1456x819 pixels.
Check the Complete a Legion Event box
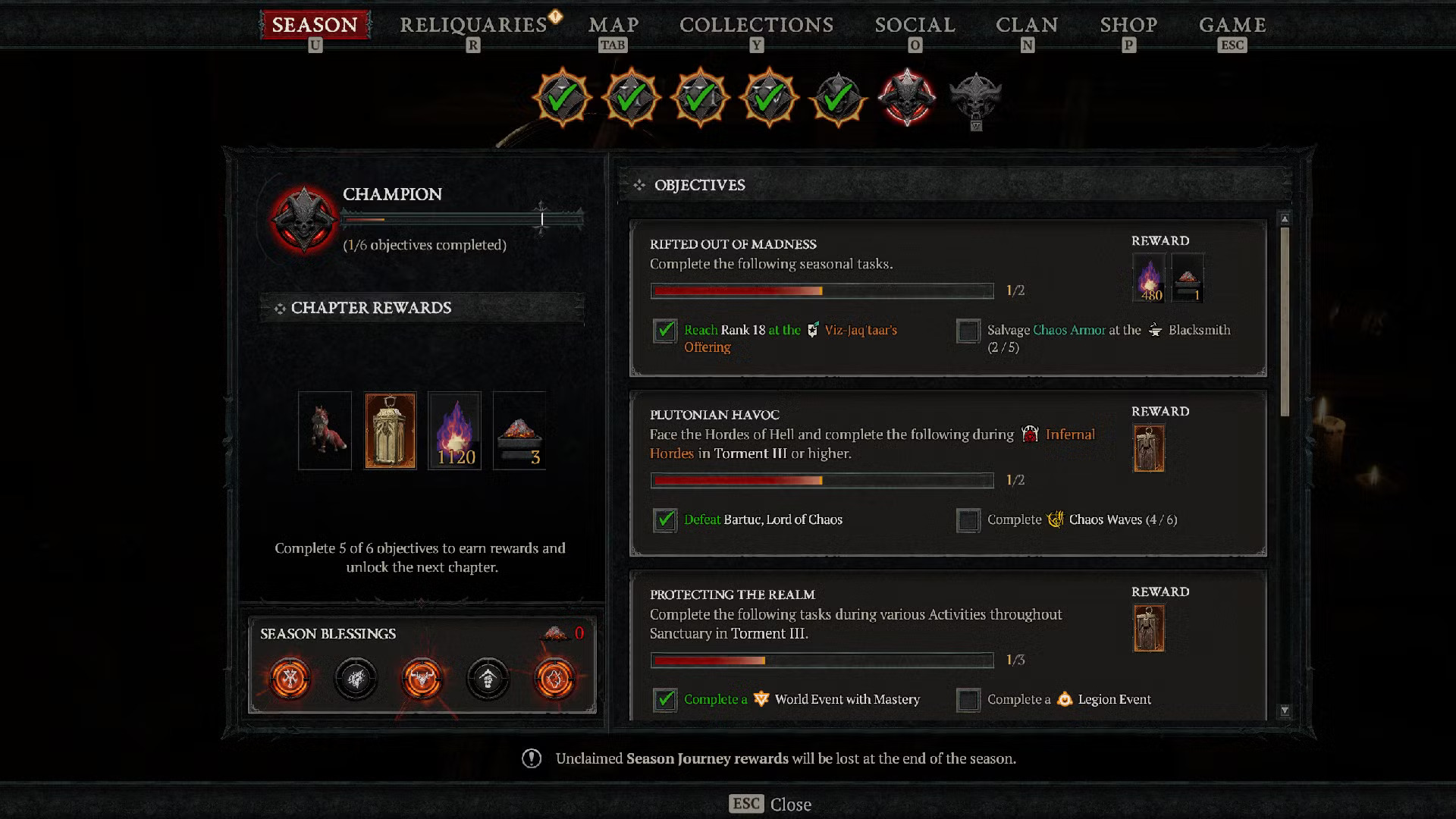point(968,699)
